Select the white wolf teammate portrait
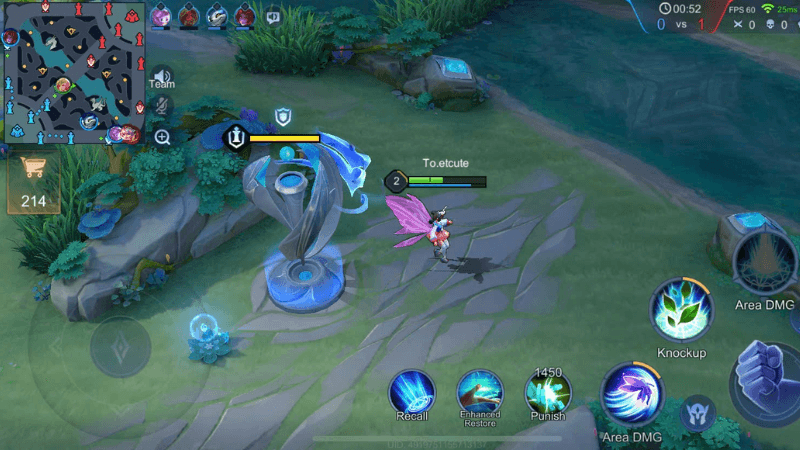 point(217,16)
